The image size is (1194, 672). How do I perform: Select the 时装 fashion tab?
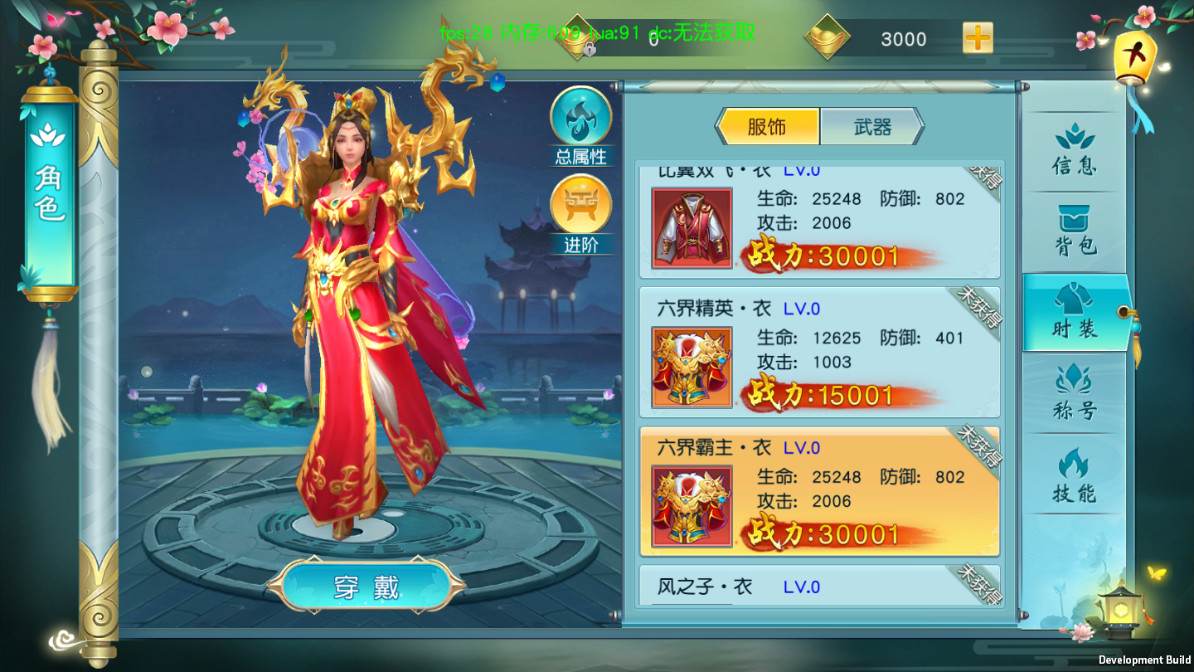coord(1074,312)
